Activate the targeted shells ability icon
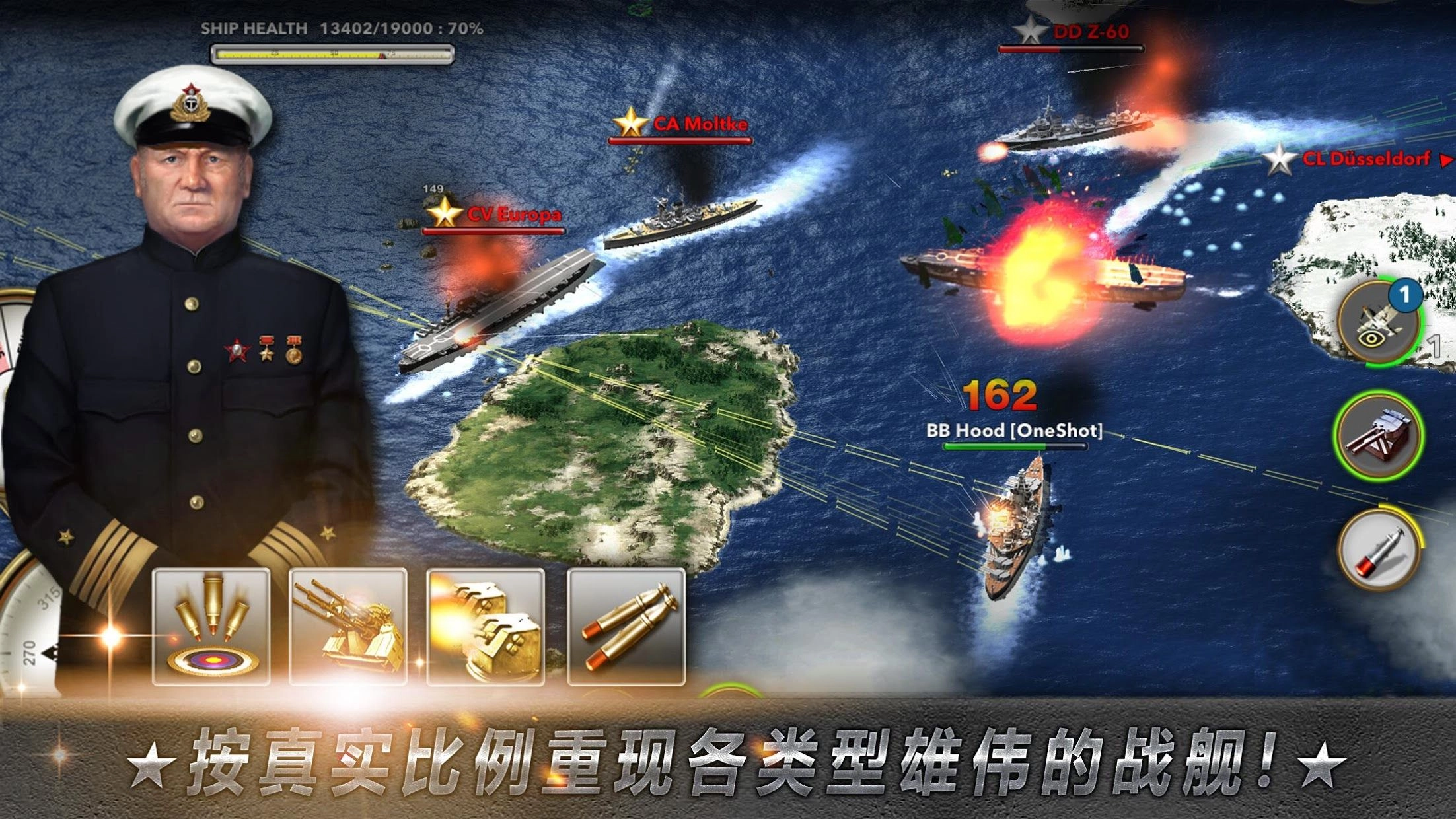Viewport: 1456px width, 819px height. pyautogui.click(x=211, y=625)
